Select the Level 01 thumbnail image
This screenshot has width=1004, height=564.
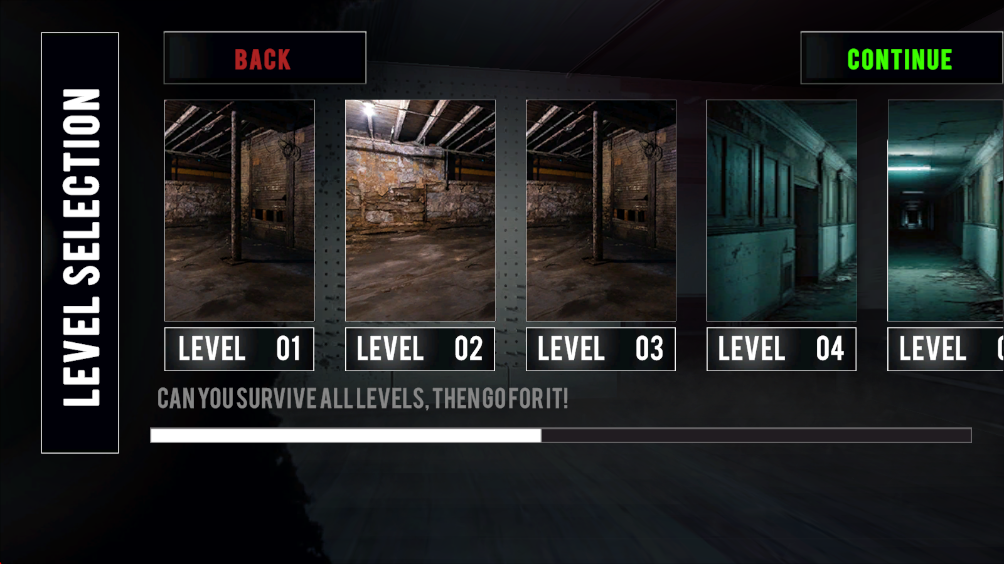(239, 210)
